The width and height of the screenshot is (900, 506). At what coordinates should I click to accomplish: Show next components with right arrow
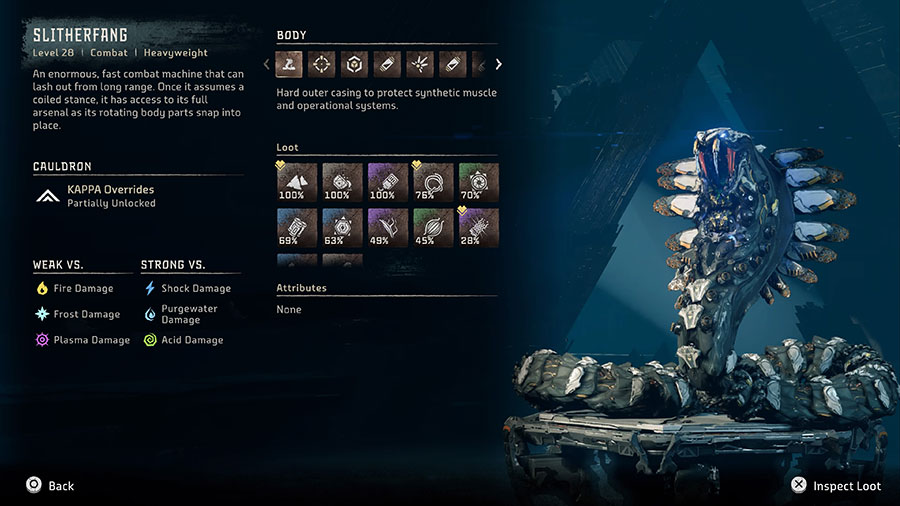[498, 65]
